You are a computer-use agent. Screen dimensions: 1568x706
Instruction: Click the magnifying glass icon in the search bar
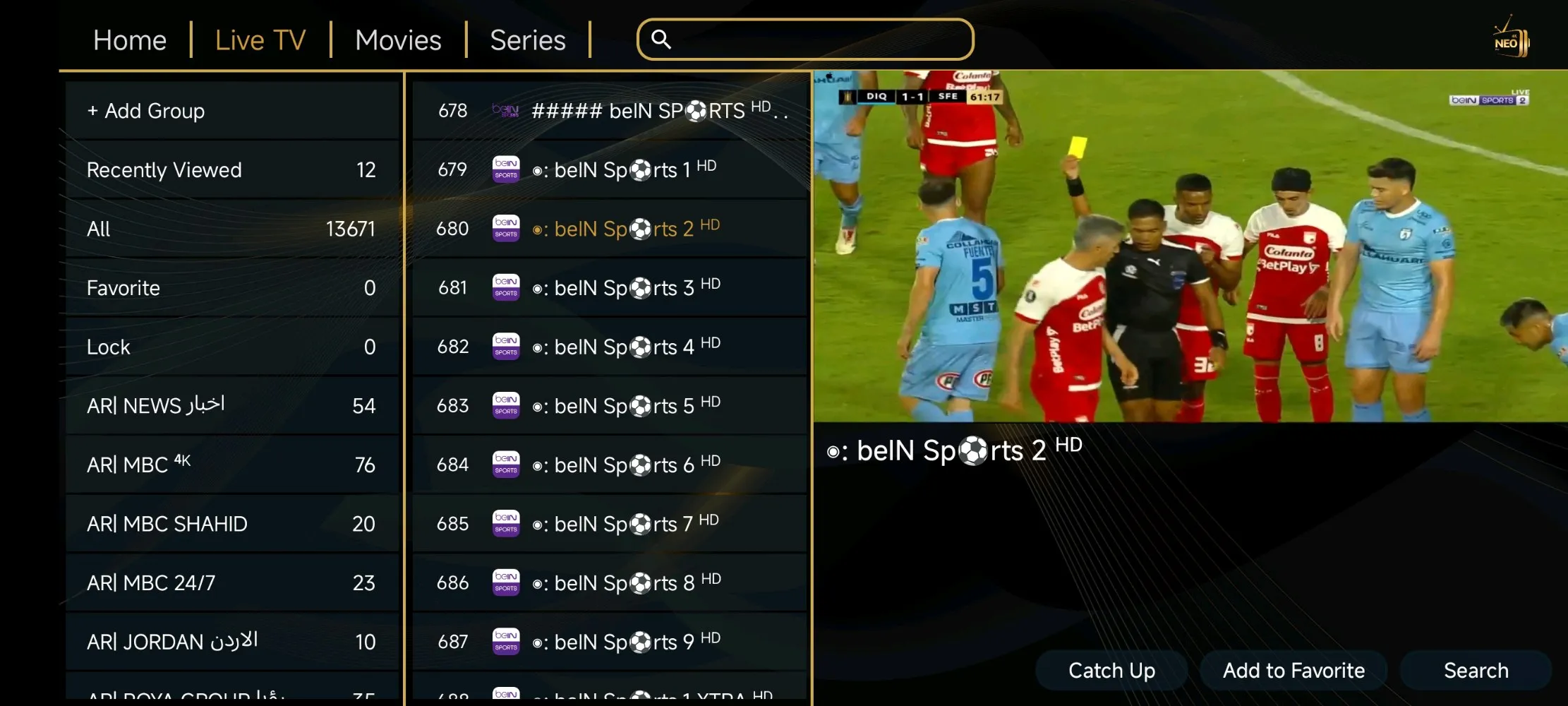pyautogui.click(x=661, y=40)
